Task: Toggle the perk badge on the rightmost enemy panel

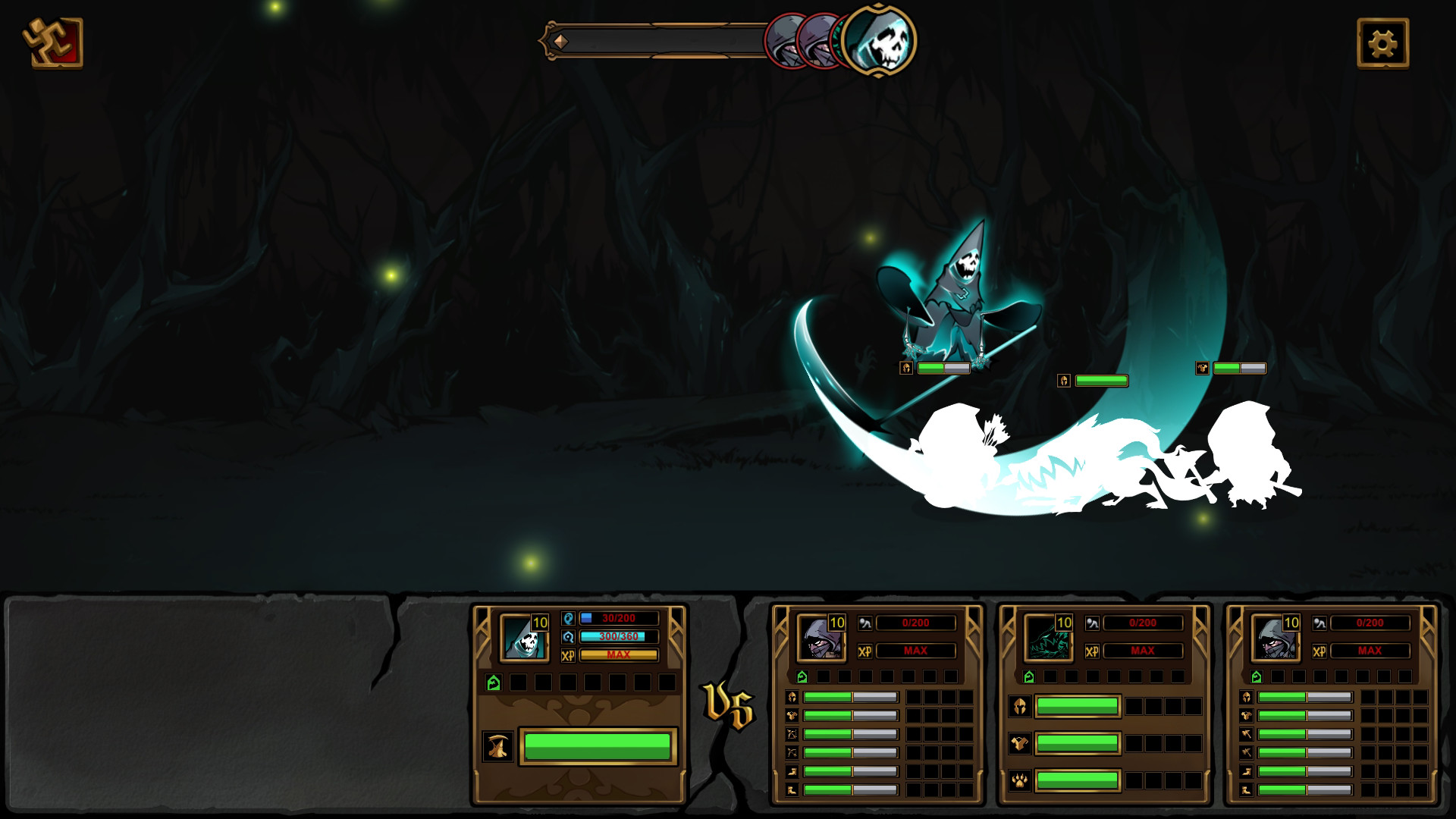Action: (1257, 676)
